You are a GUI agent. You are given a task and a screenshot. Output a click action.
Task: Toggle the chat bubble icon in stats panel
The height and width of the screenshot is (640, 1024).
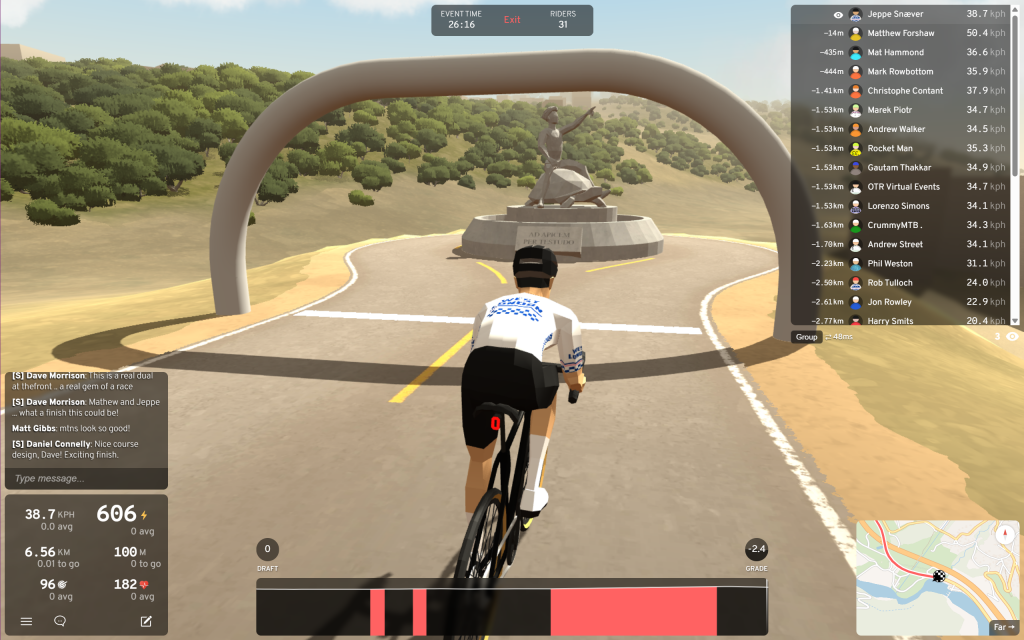click(60, 621)
